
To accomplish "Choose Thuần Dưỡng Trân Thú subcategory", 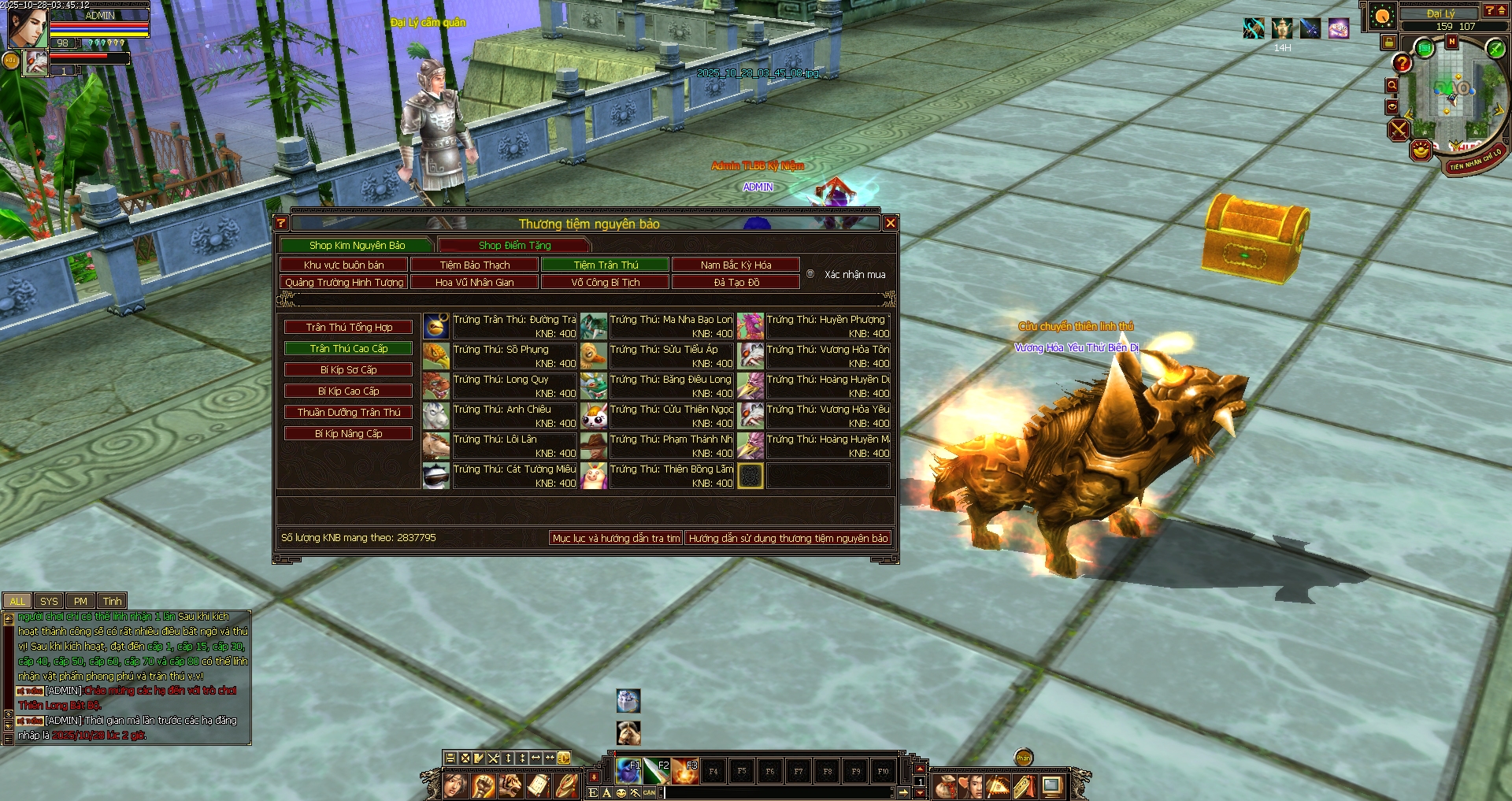I will click(349, 413).
